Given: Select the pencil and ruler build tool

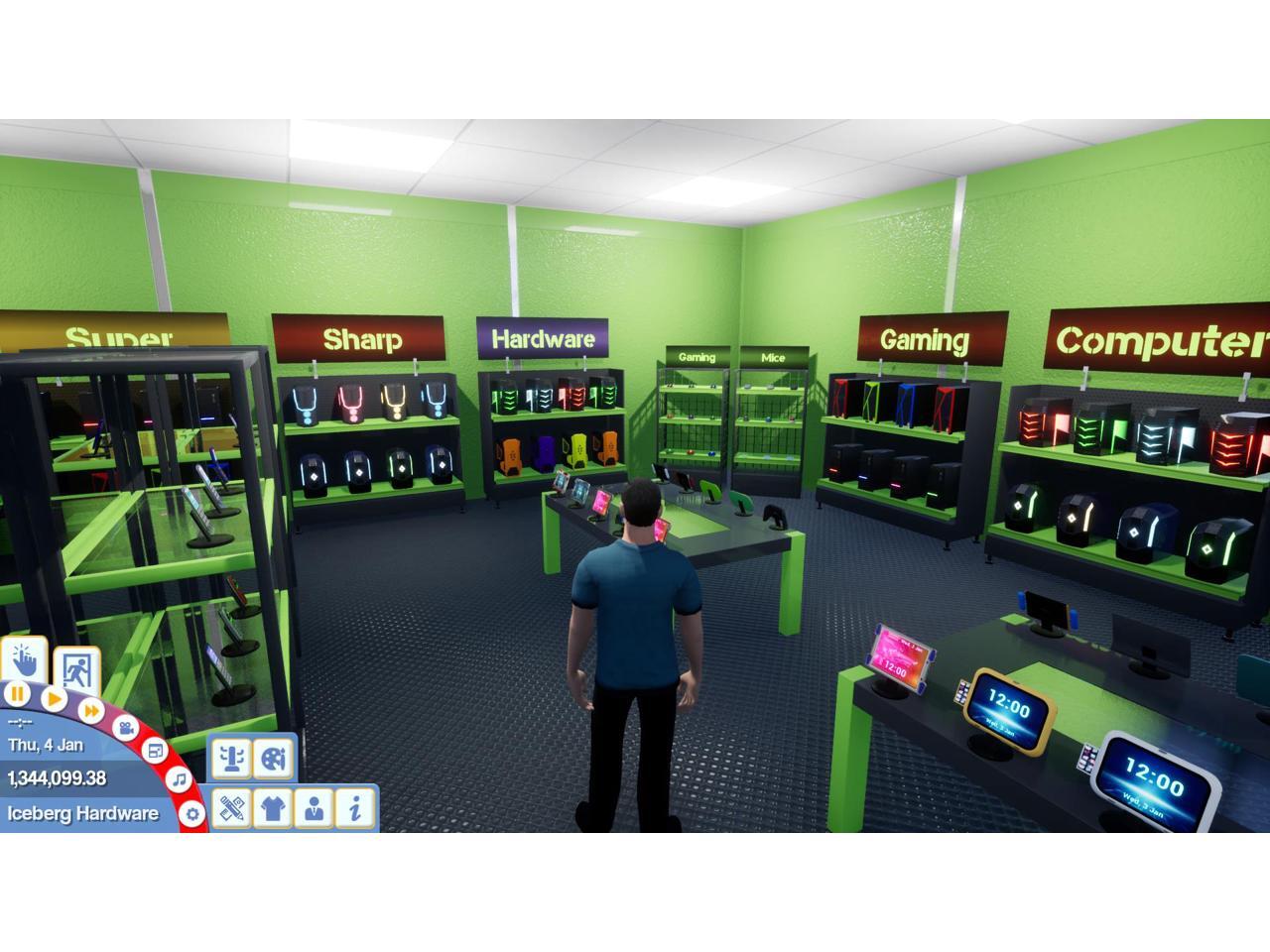Looking at the screenshot, I should click(x=231, y=808).
